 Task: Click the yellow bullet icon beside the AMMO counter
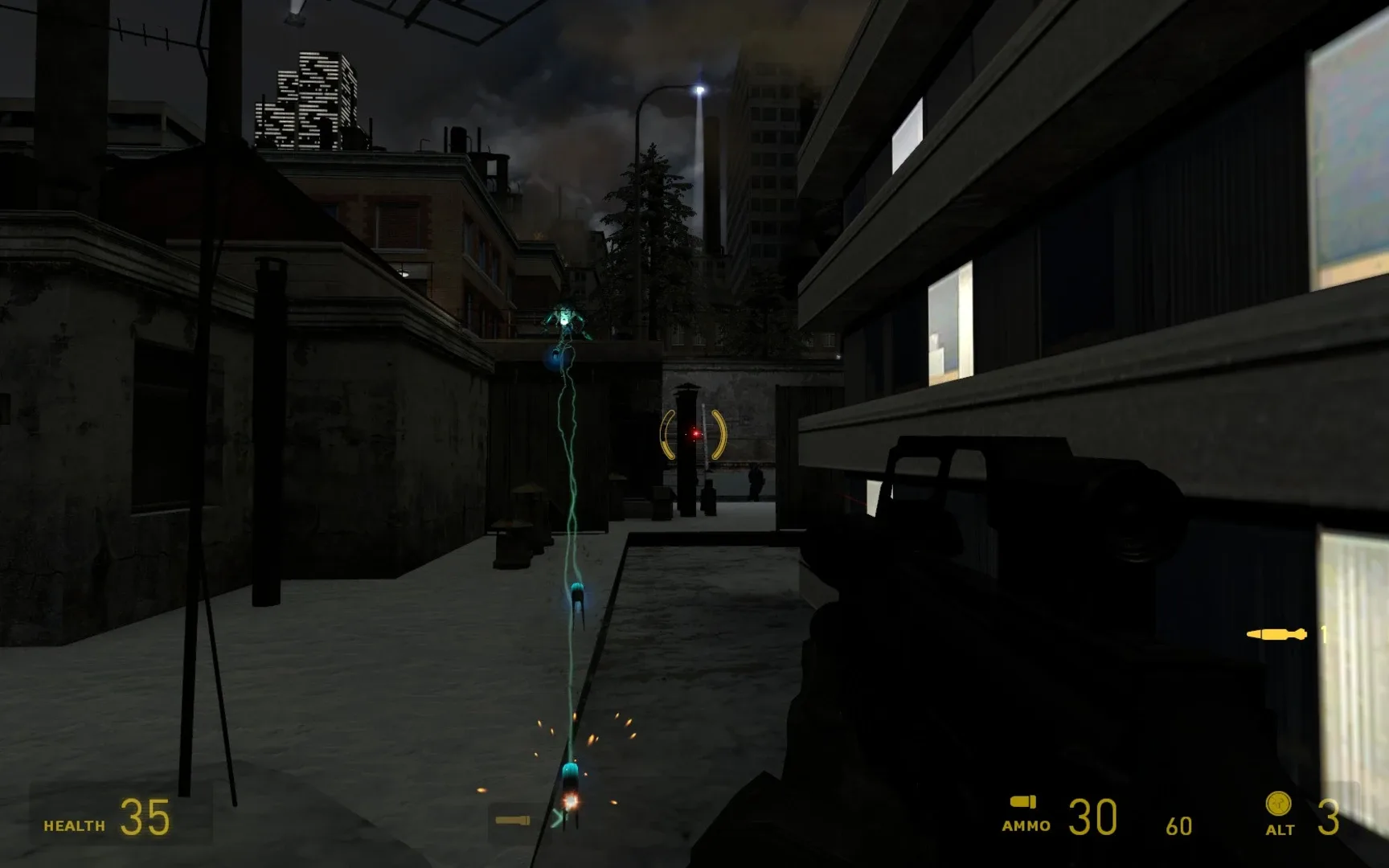coord(1022,803)
